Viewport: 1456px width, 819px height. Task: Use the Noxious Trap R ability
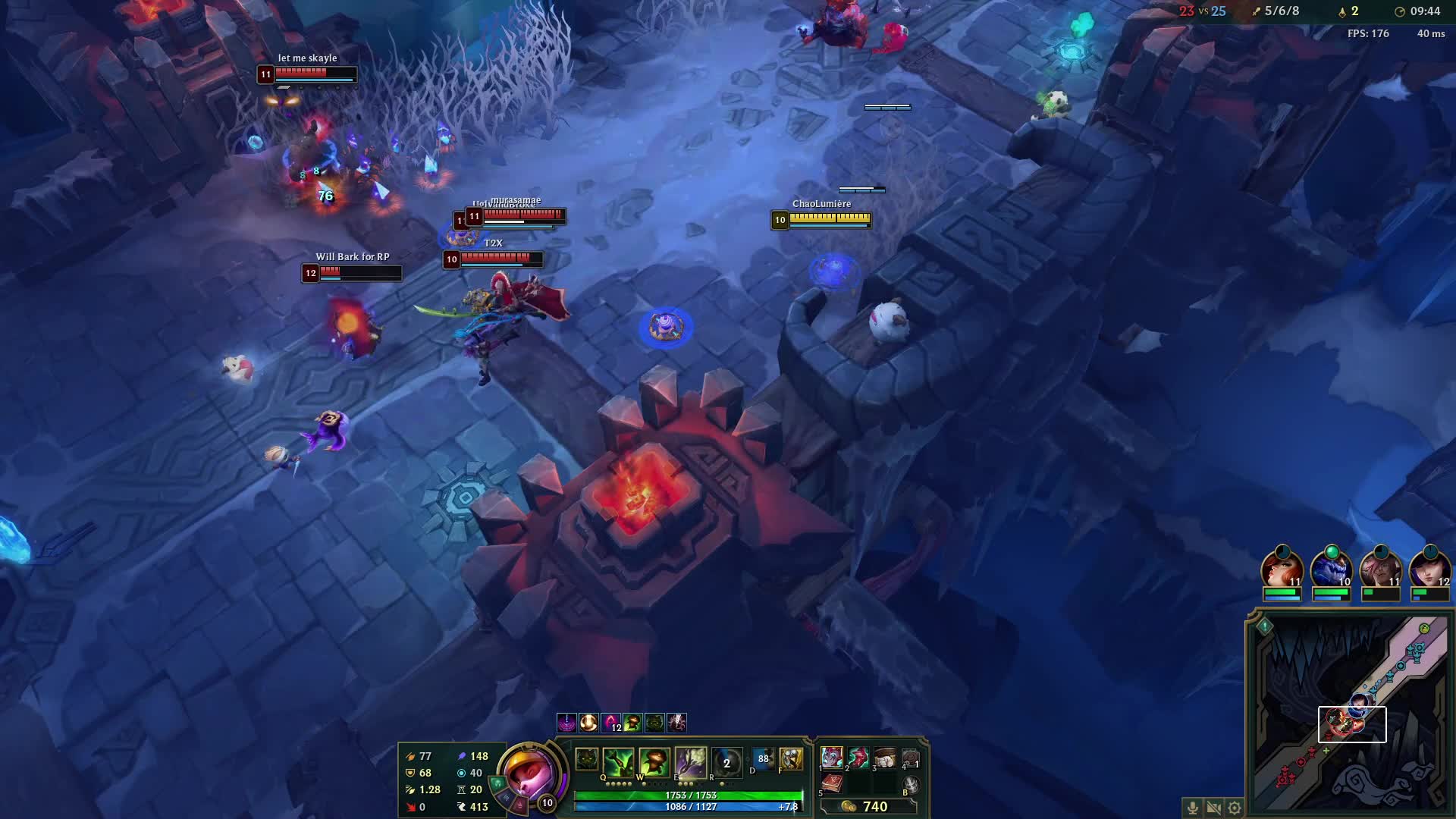726,762
